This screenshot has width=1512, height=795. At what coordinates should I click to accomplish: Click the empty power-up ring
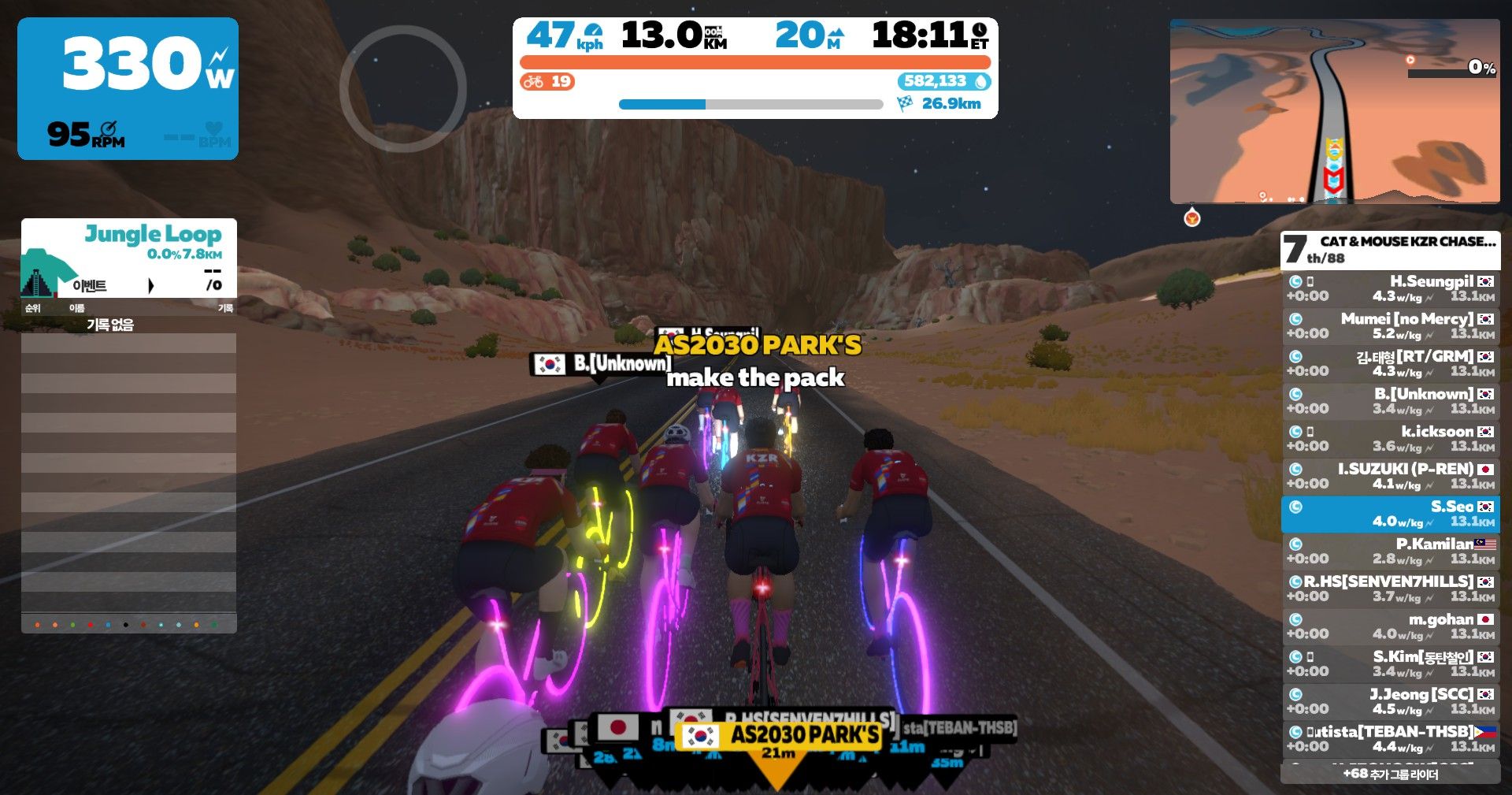coord(402,88)
